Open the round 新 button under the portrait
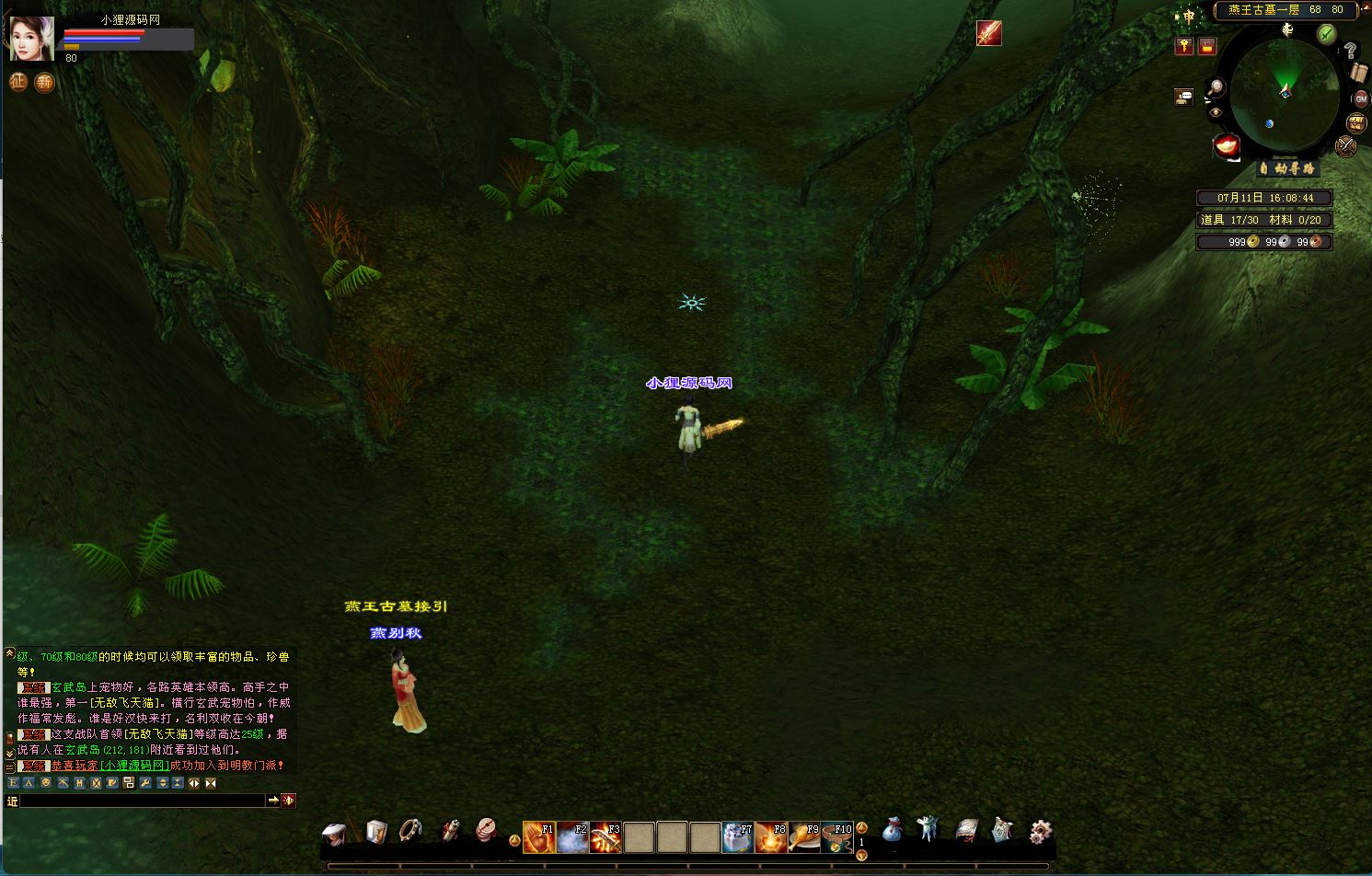 point(44,83)
